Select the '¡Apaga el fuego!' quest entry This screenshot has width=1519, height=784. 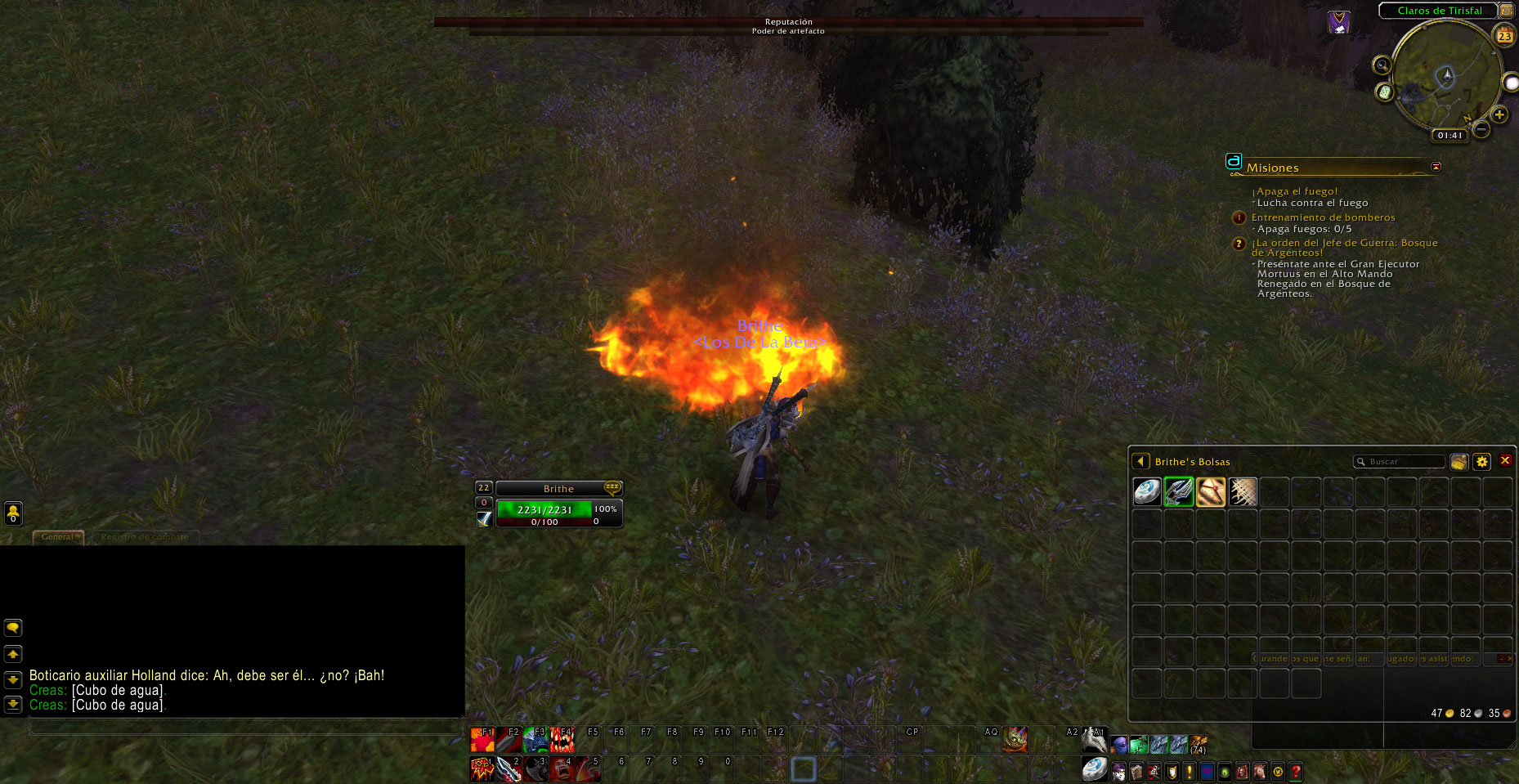[x=1297, y=191]
